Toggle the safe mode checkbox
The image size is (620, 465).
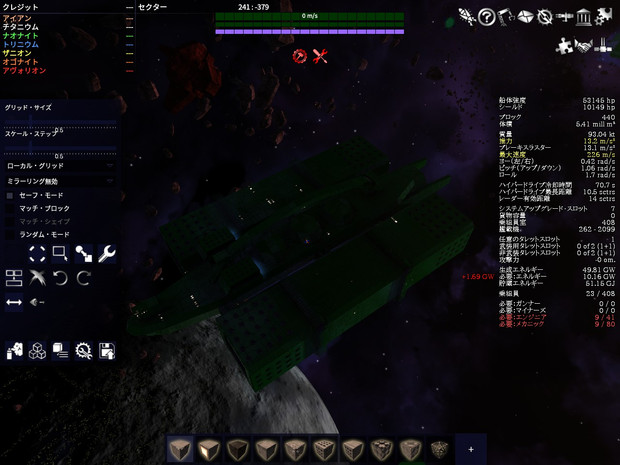tap(11, 195)
